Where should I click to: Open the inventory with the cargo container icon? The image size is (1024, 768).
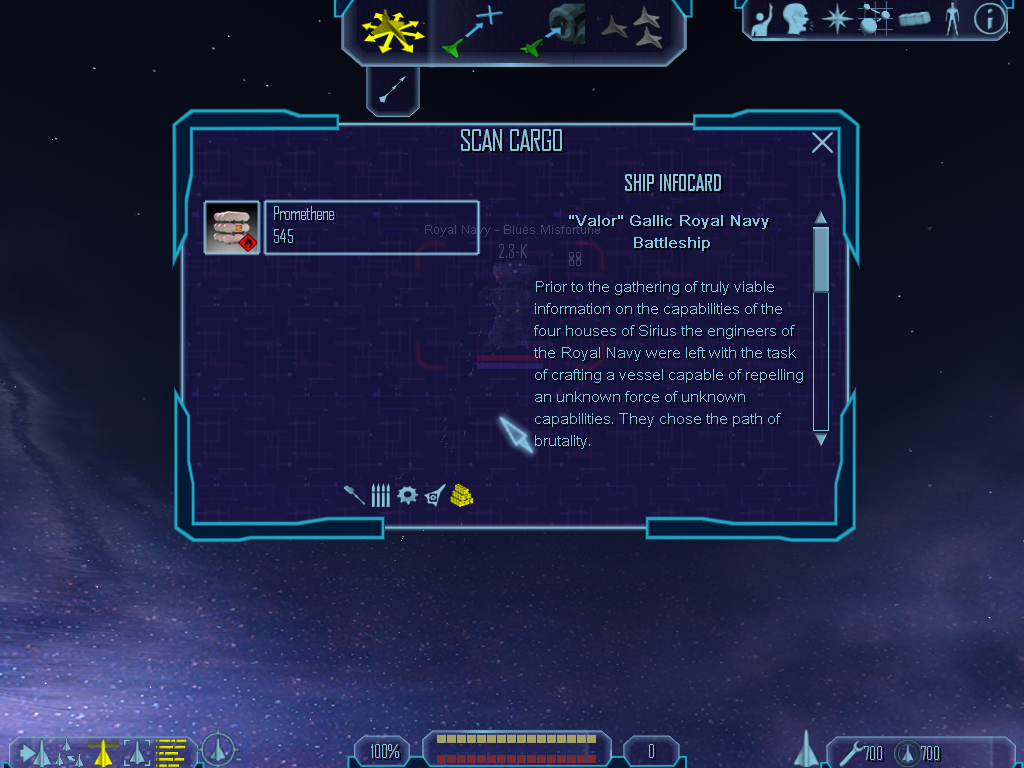tap(914, 19)
